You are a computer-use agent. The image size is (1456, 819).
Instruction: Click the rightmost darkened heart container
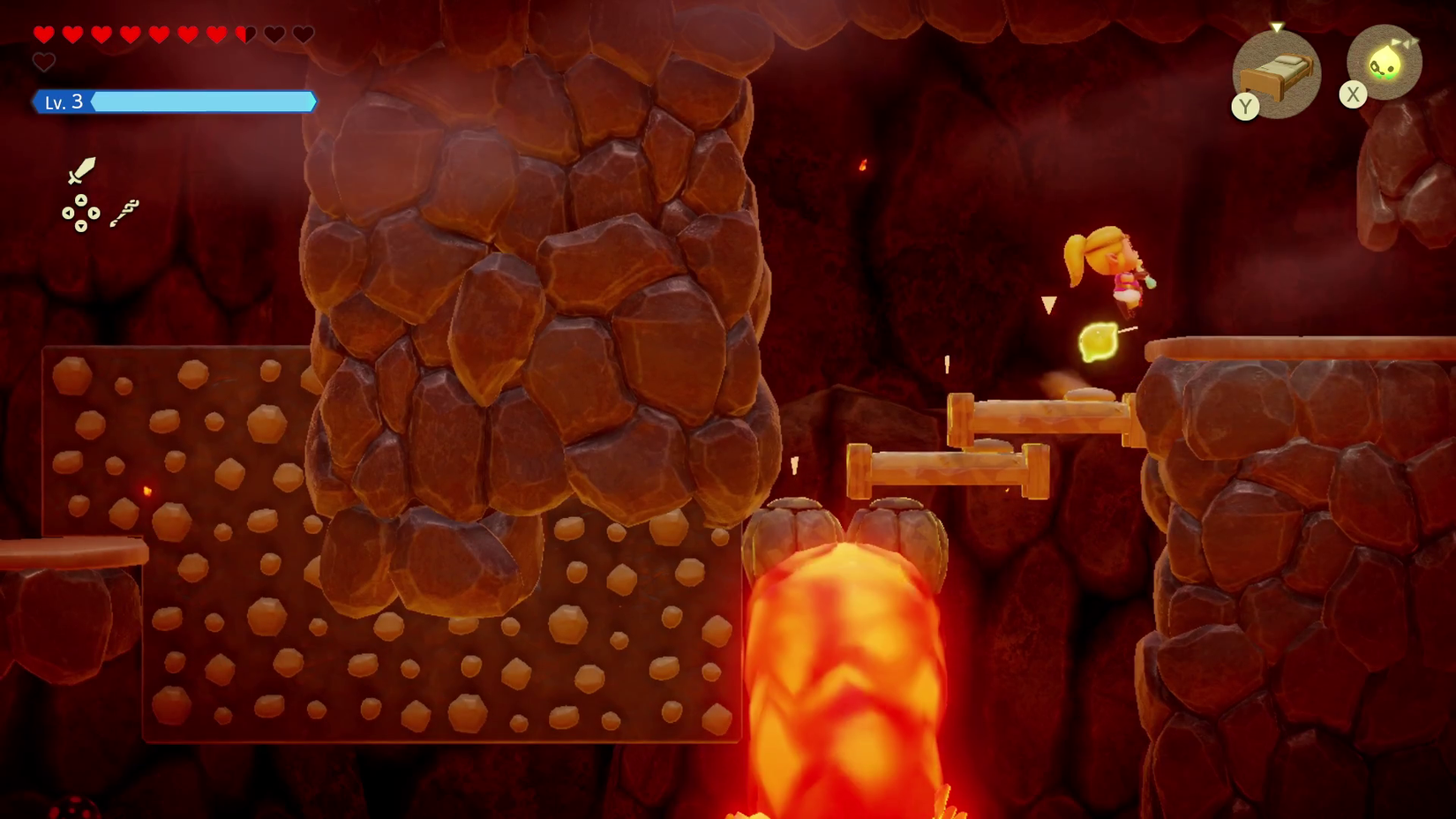(303, 34)
